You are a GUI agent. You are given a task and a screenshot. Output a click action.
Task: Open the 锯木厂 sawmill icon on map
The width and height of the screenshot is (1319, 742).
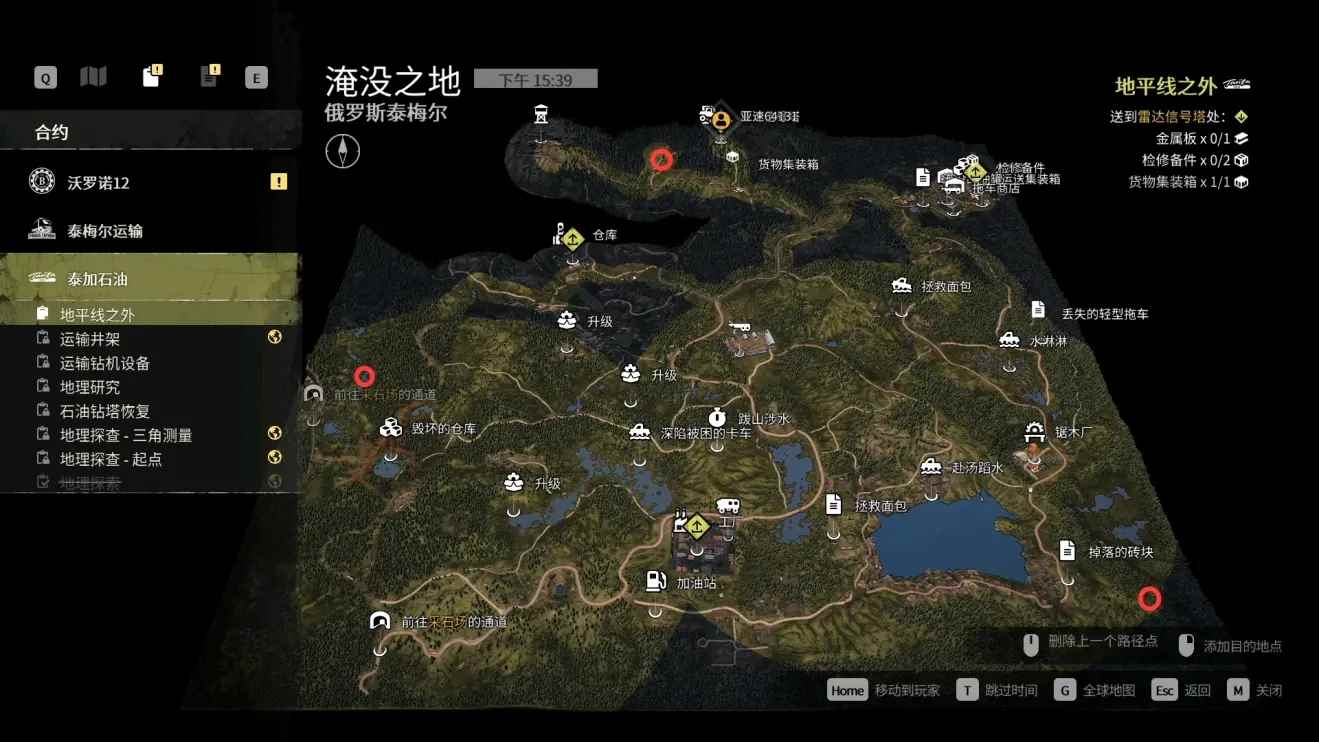(x=1033, y=430)
